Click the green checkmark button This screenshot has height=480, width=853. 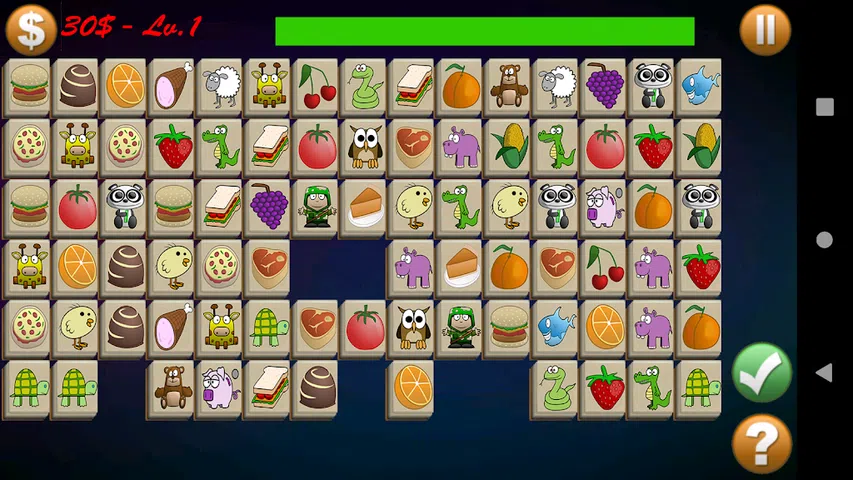pyautogui.click(x=761, y=372)
